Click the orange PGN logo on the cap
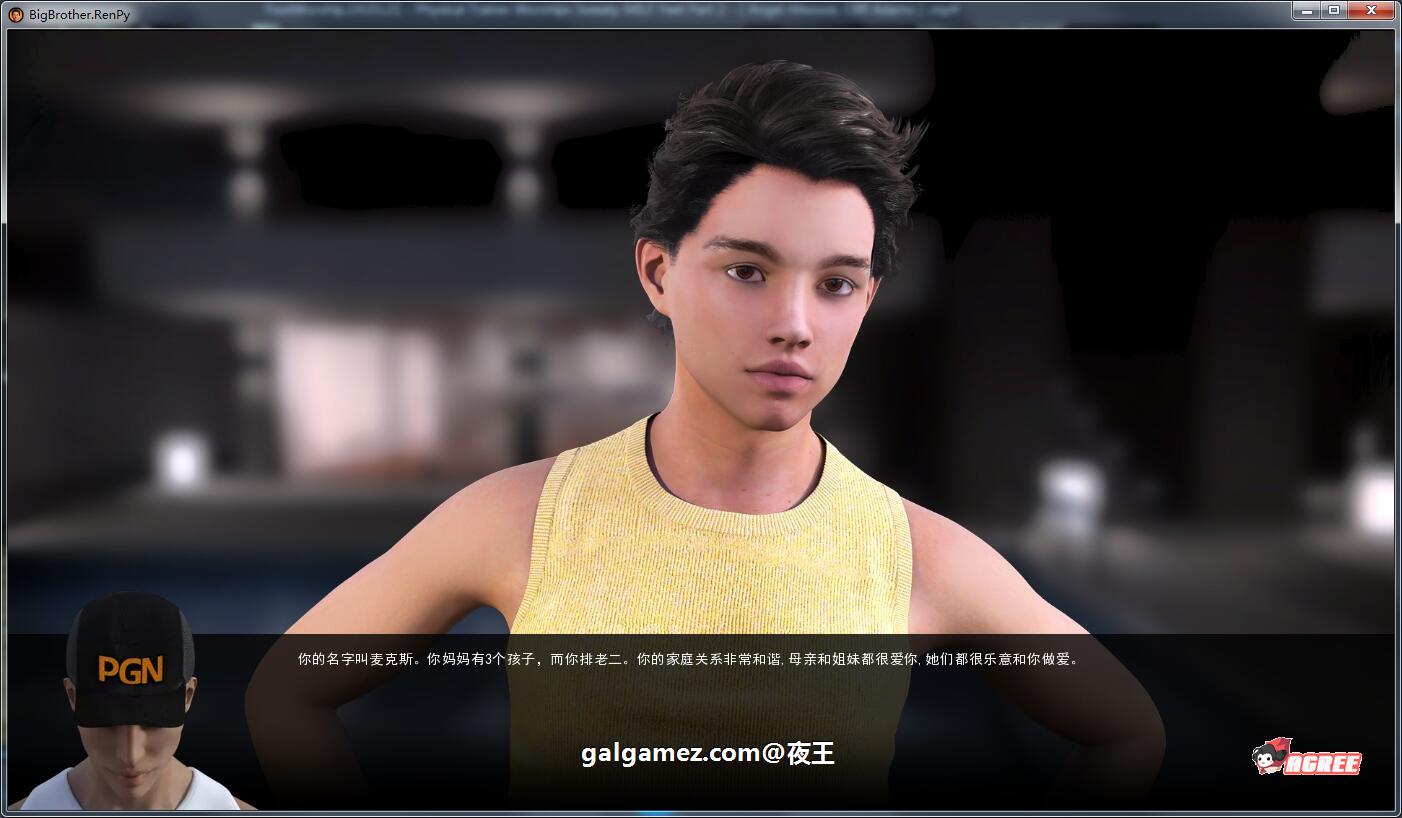The image size is (1402, 818). tap(133, 667)
